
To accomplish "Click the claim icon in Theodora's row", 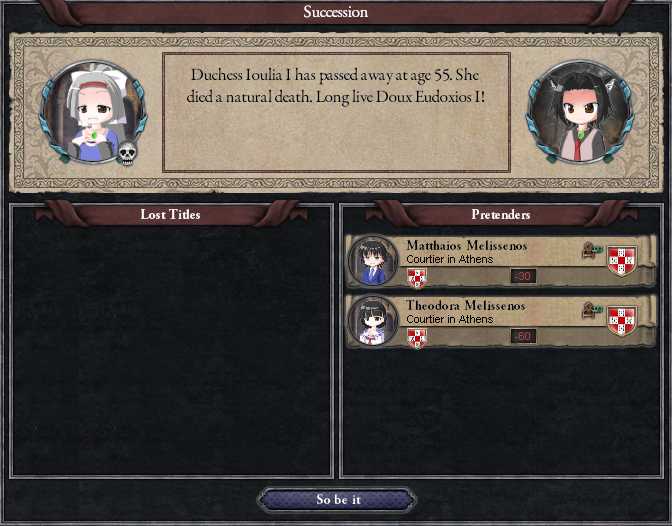I will (x=590, y=312).
